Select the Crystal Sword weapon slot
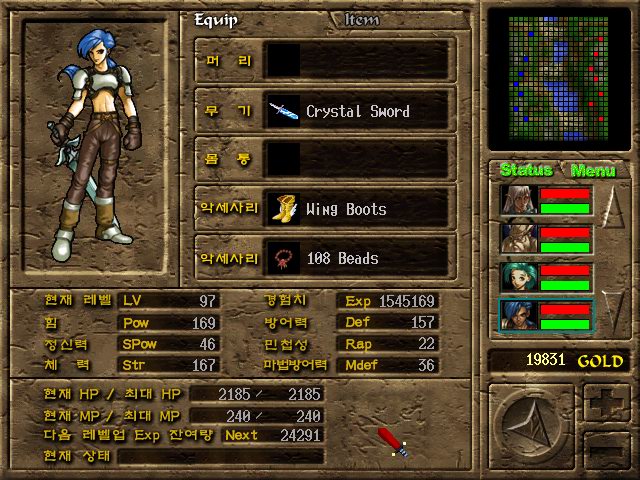The image size is (640, 480). pyautogui.click(x=360, y=111)
